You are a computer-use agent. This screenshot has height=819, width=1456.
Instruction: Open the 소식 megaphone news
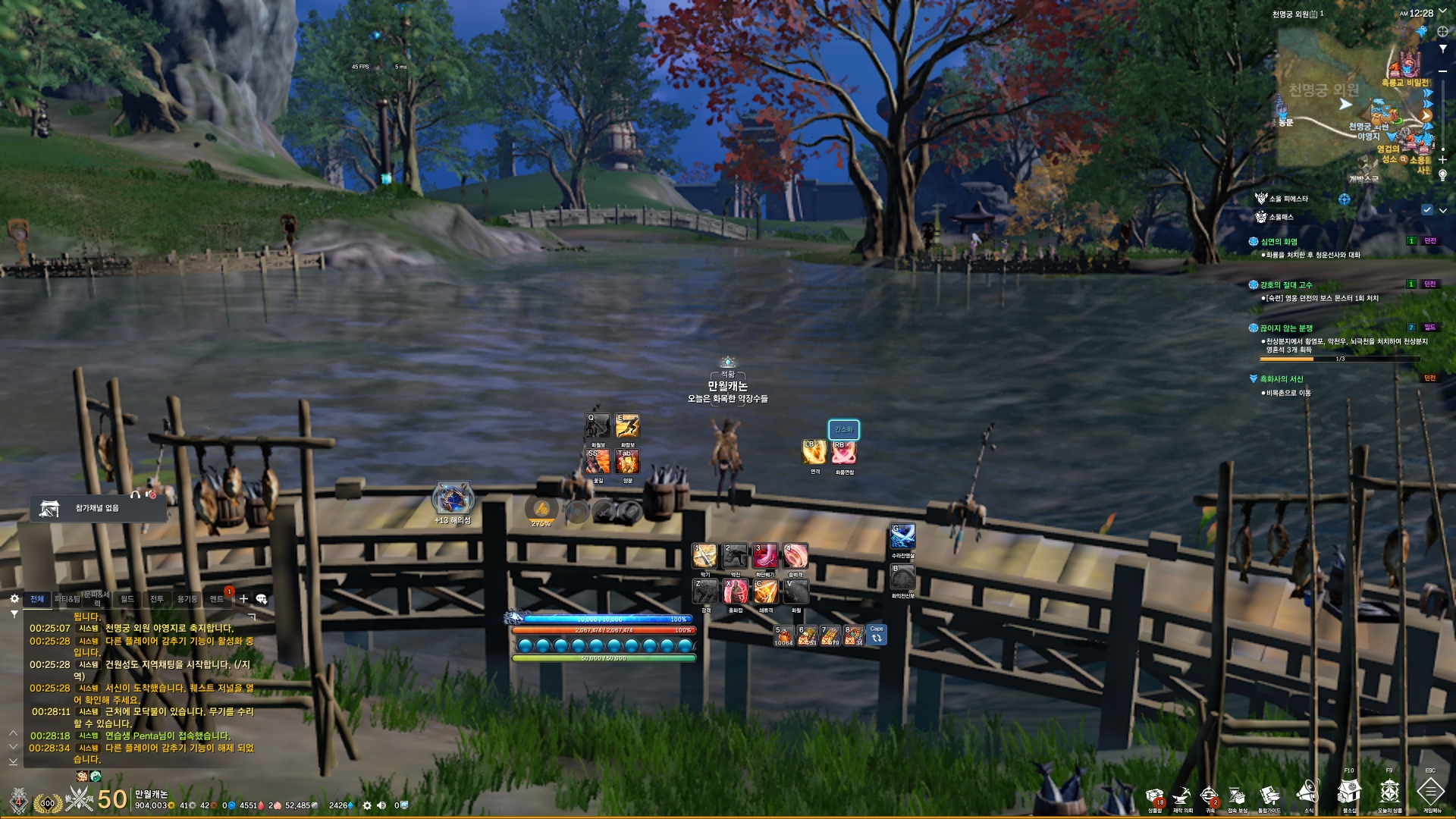[x=1308, y=793]
